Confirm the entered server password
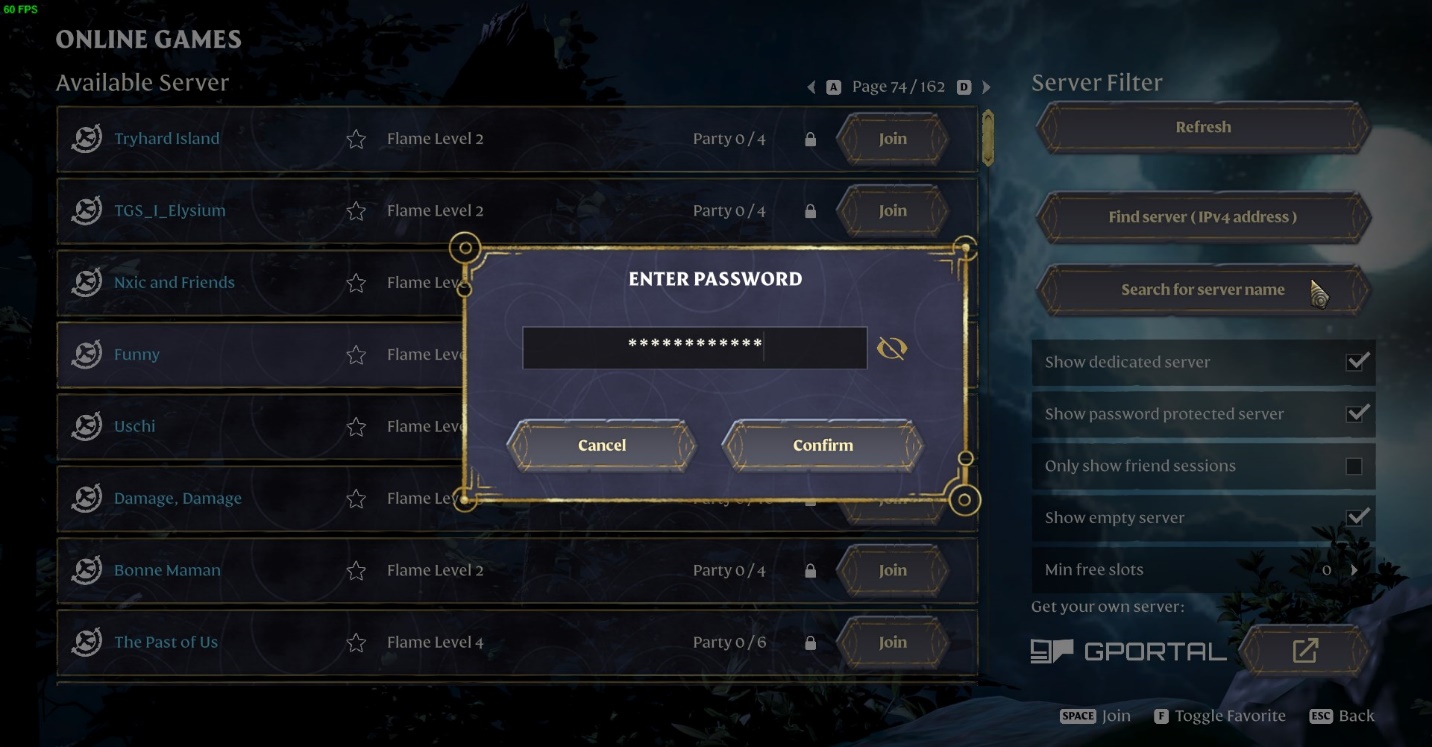Screen dimensions: 1432x747 coord(820,445)
